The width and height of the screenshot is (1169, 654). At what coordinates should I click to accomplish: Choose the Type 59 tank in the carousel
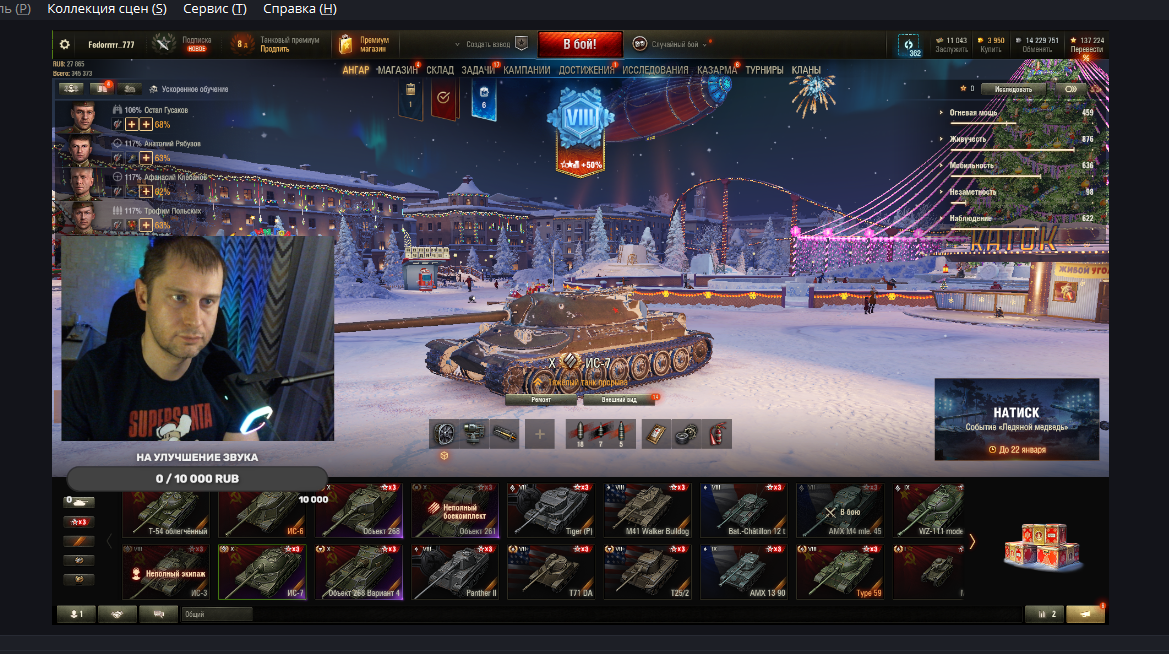[x=840, y=572]
